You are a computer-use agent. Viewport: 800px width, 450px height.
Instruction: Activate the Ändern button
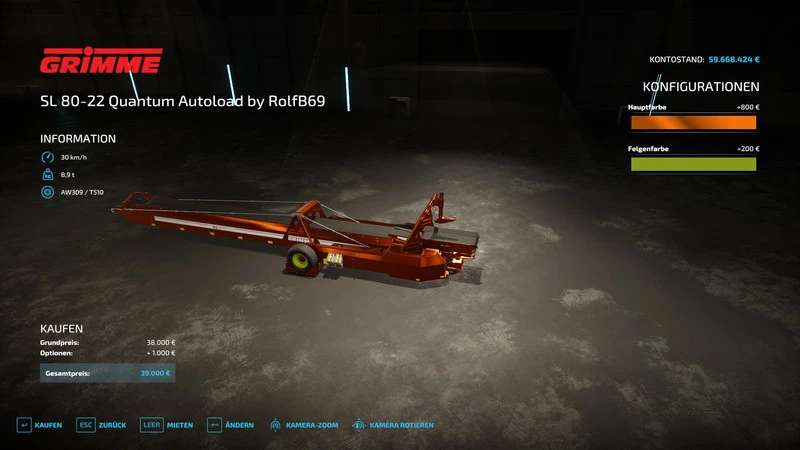click(x=230, y=425)
